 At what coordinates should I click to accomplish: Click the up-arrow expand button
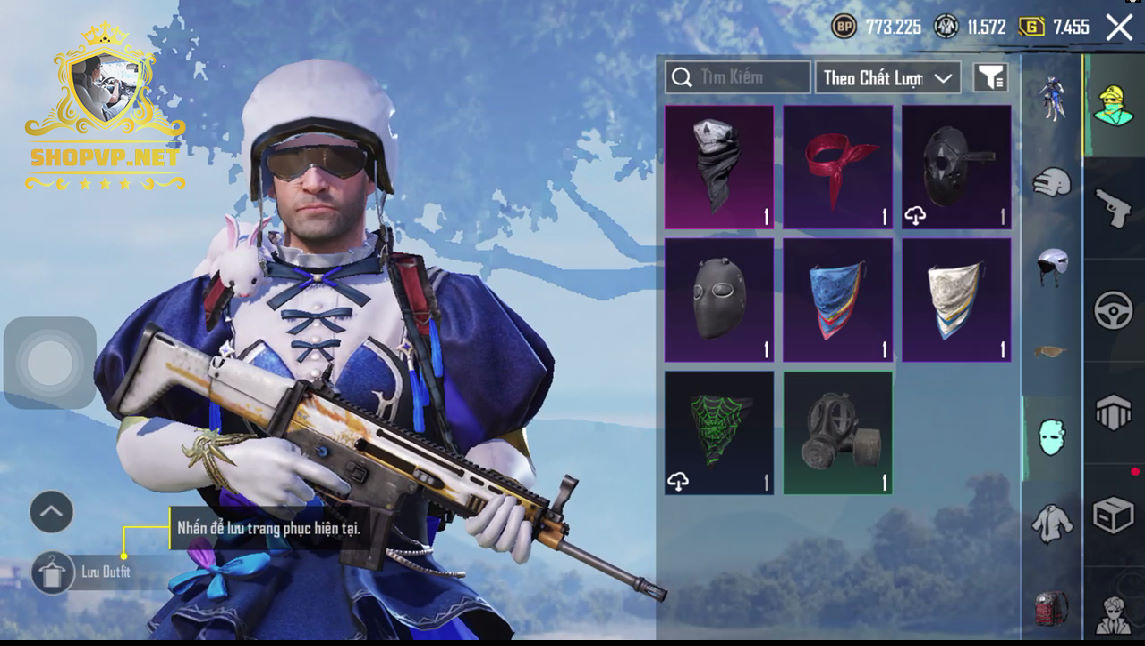[x=51, y=513]
